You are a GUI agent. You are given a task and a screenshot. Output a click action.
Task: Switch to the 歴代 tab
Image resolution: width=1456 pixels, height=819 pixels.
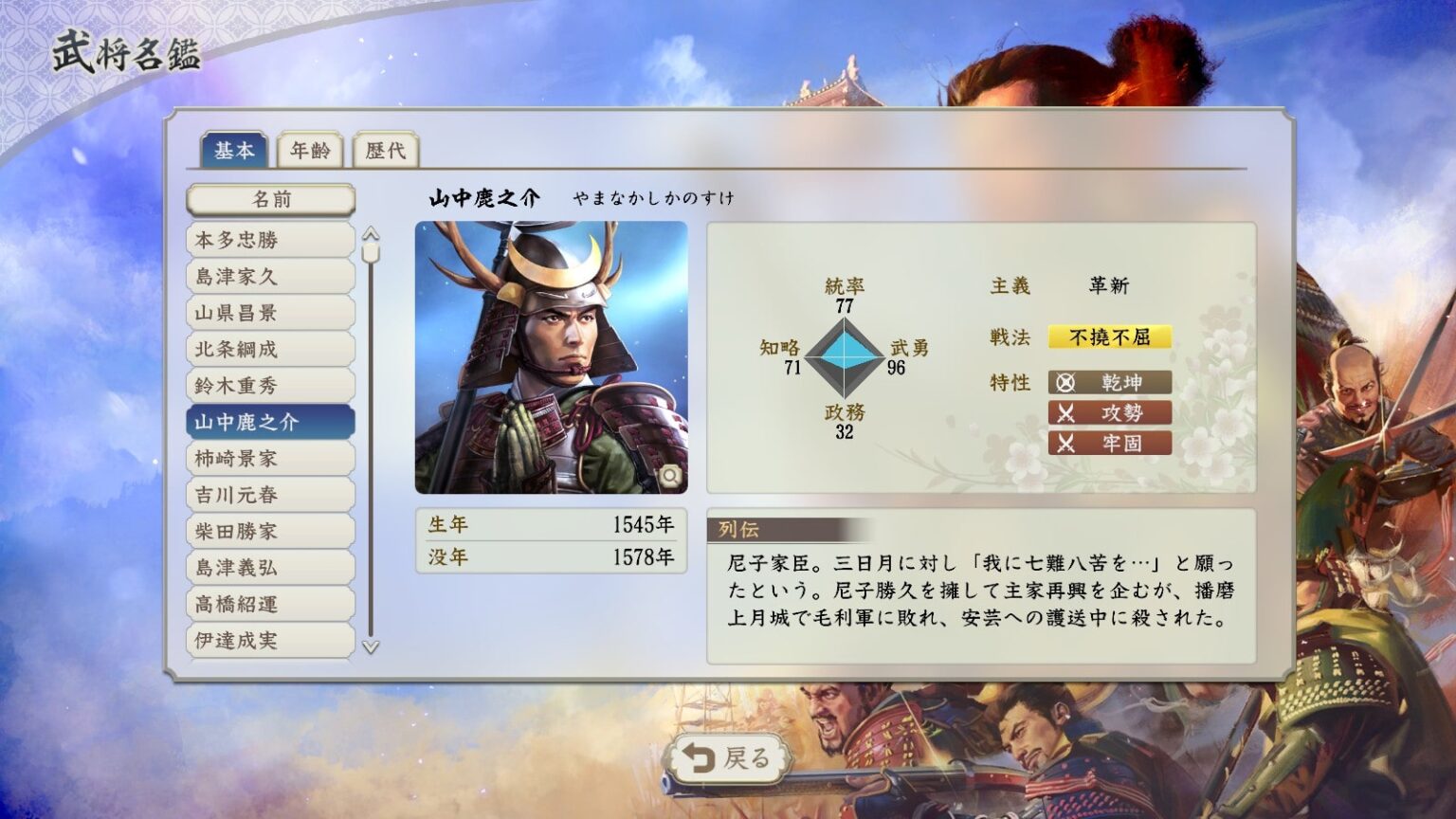(x=385, y=151)
